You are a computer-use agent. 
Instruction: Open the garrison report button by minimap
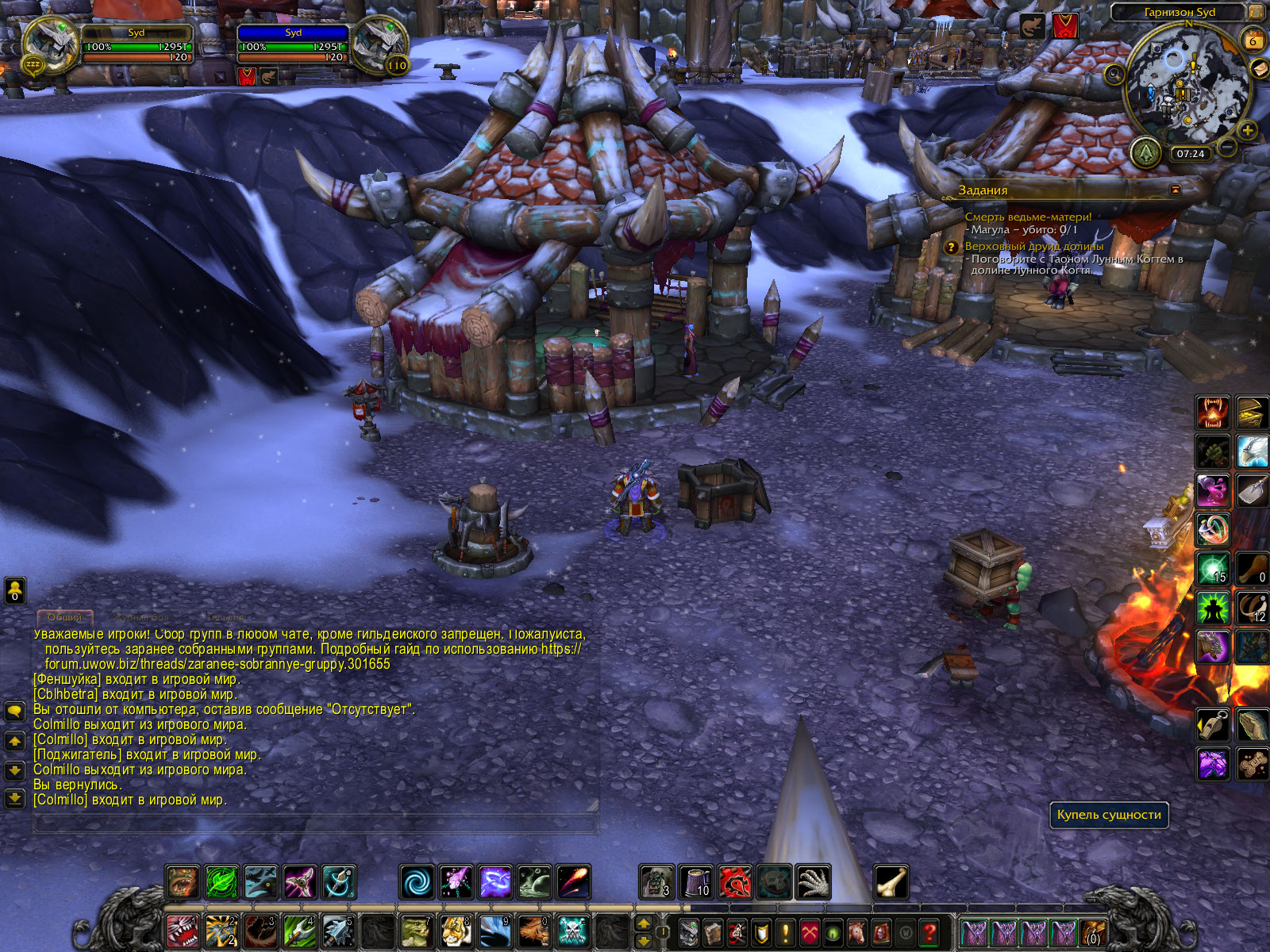pos(1145,151)
